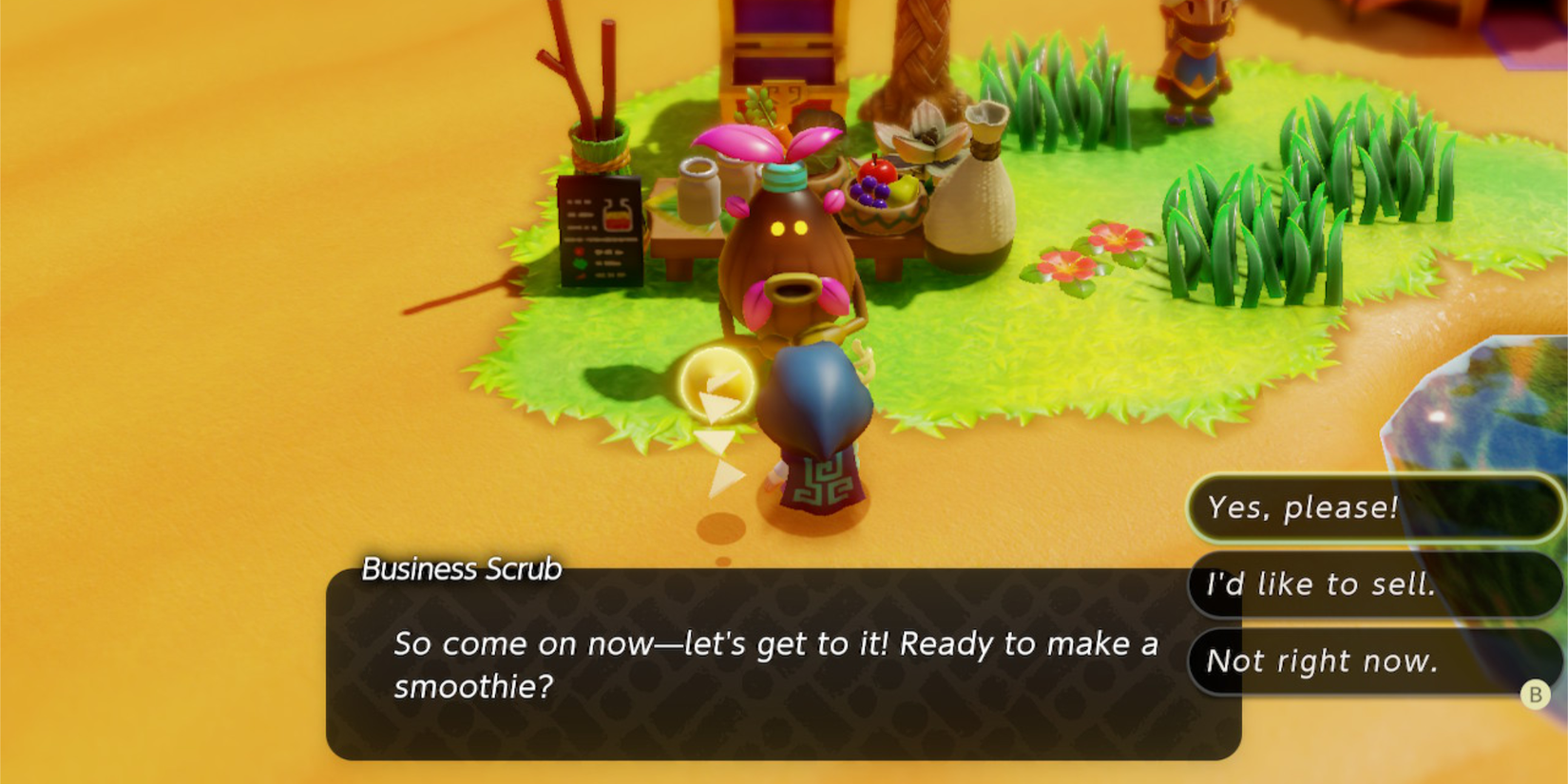Click the glowing yellow fairy marker near Link
Screen dimensions: 1568x784
pos(717,382)
